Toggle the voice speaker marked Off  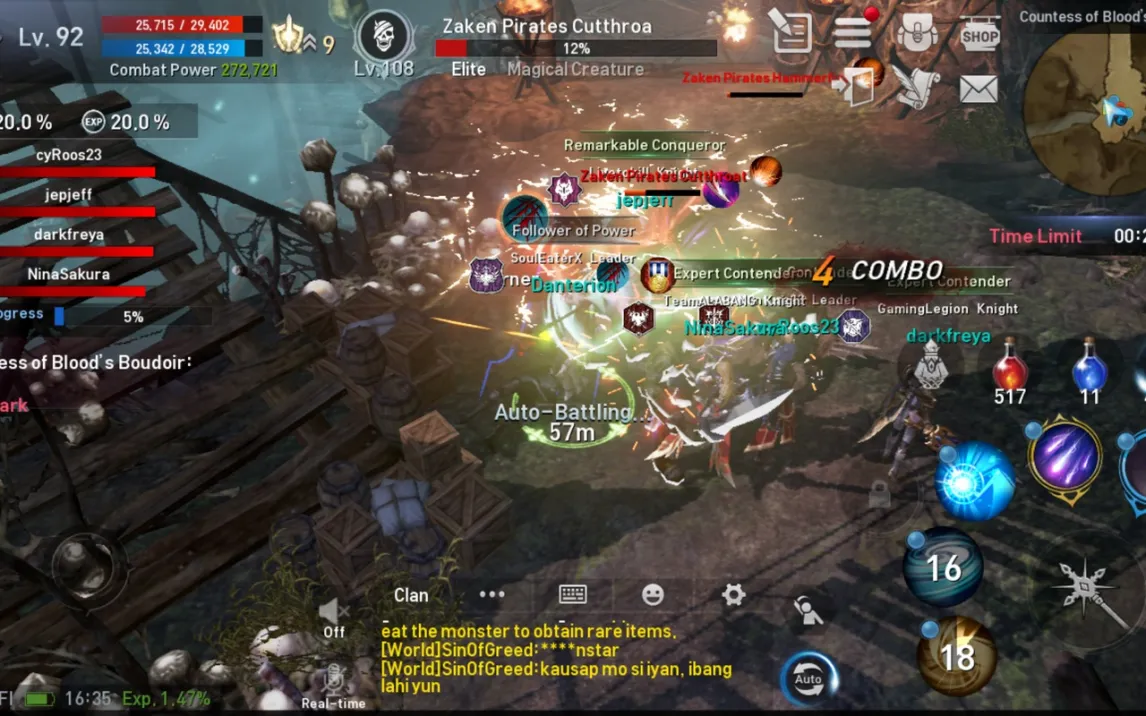334,615
